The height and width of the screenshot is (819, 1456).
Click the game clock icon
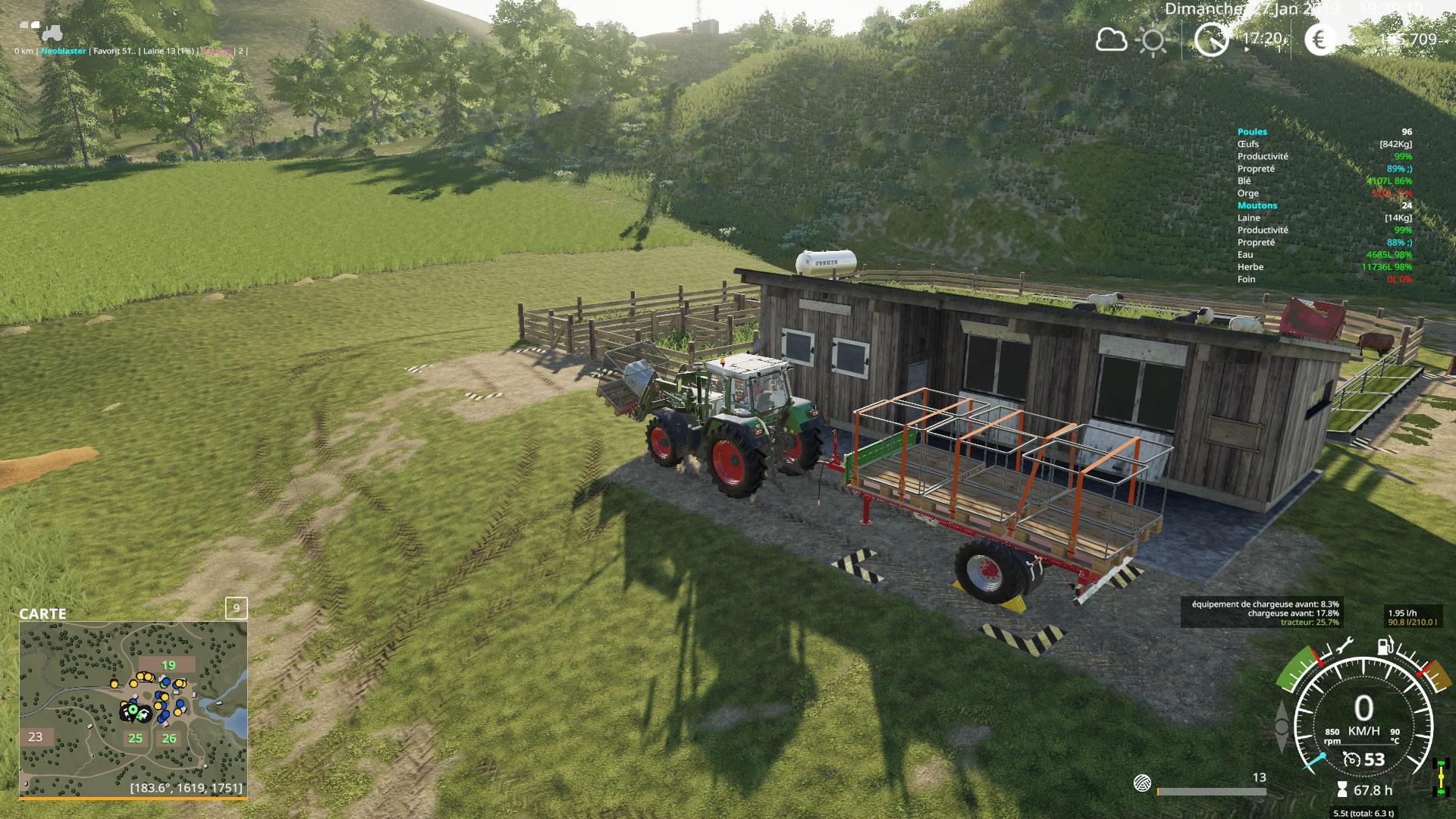coord(1211,39)
